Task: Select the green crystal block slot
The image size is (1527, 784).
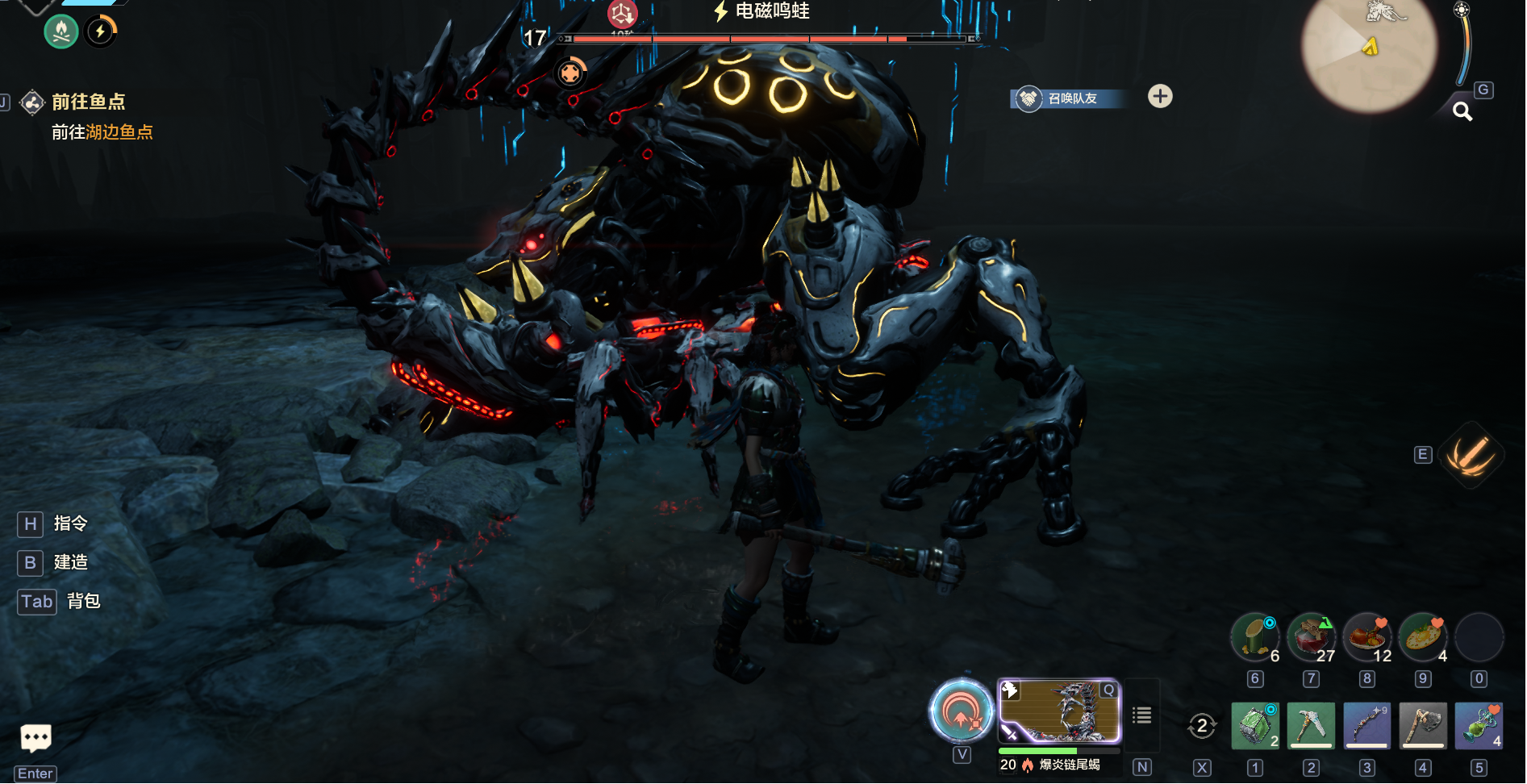Action: click(x=1254, y=725)
